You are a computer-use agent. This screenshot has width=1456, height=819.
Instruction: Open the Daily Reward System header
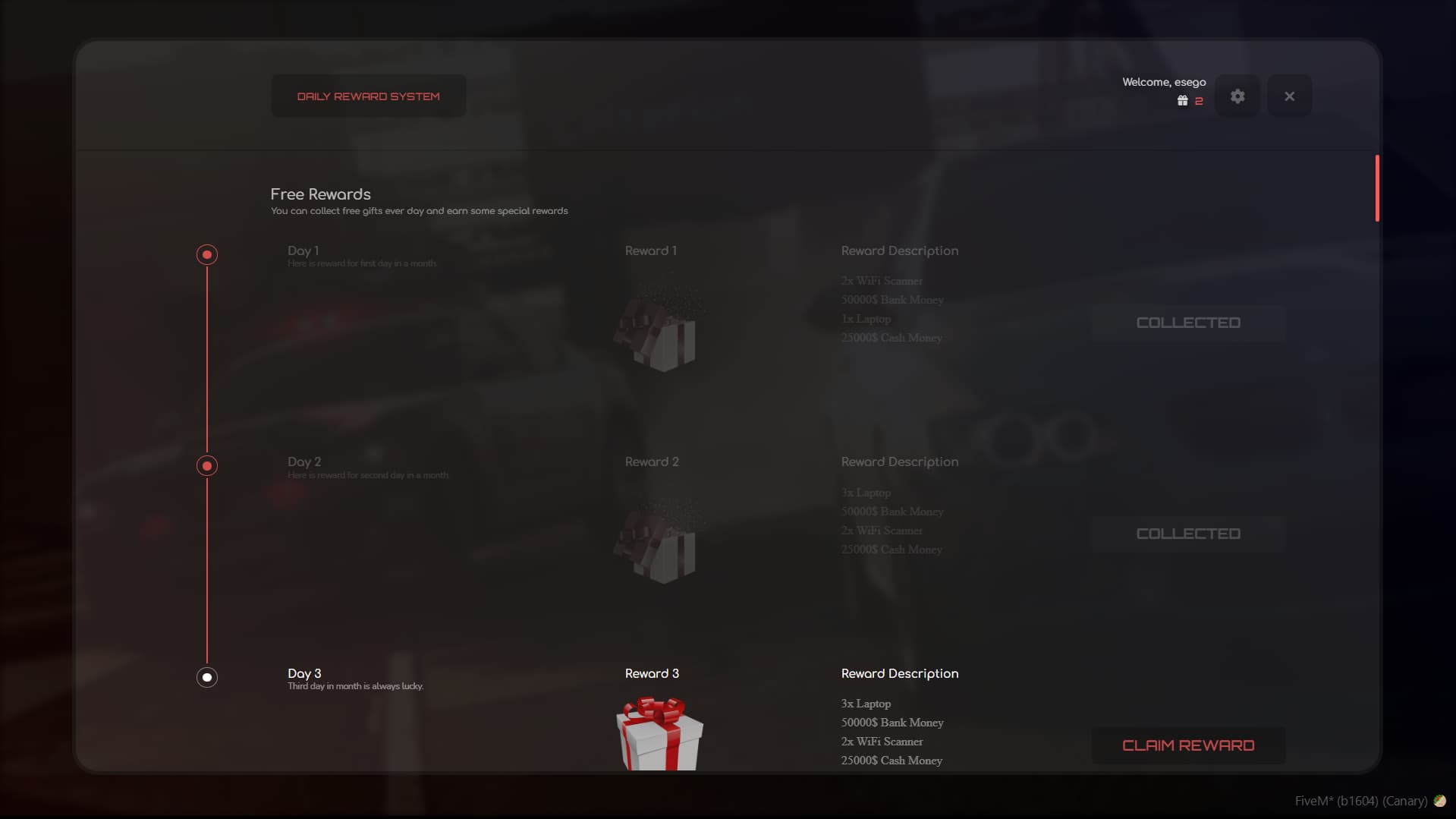(x=368, y=96)
